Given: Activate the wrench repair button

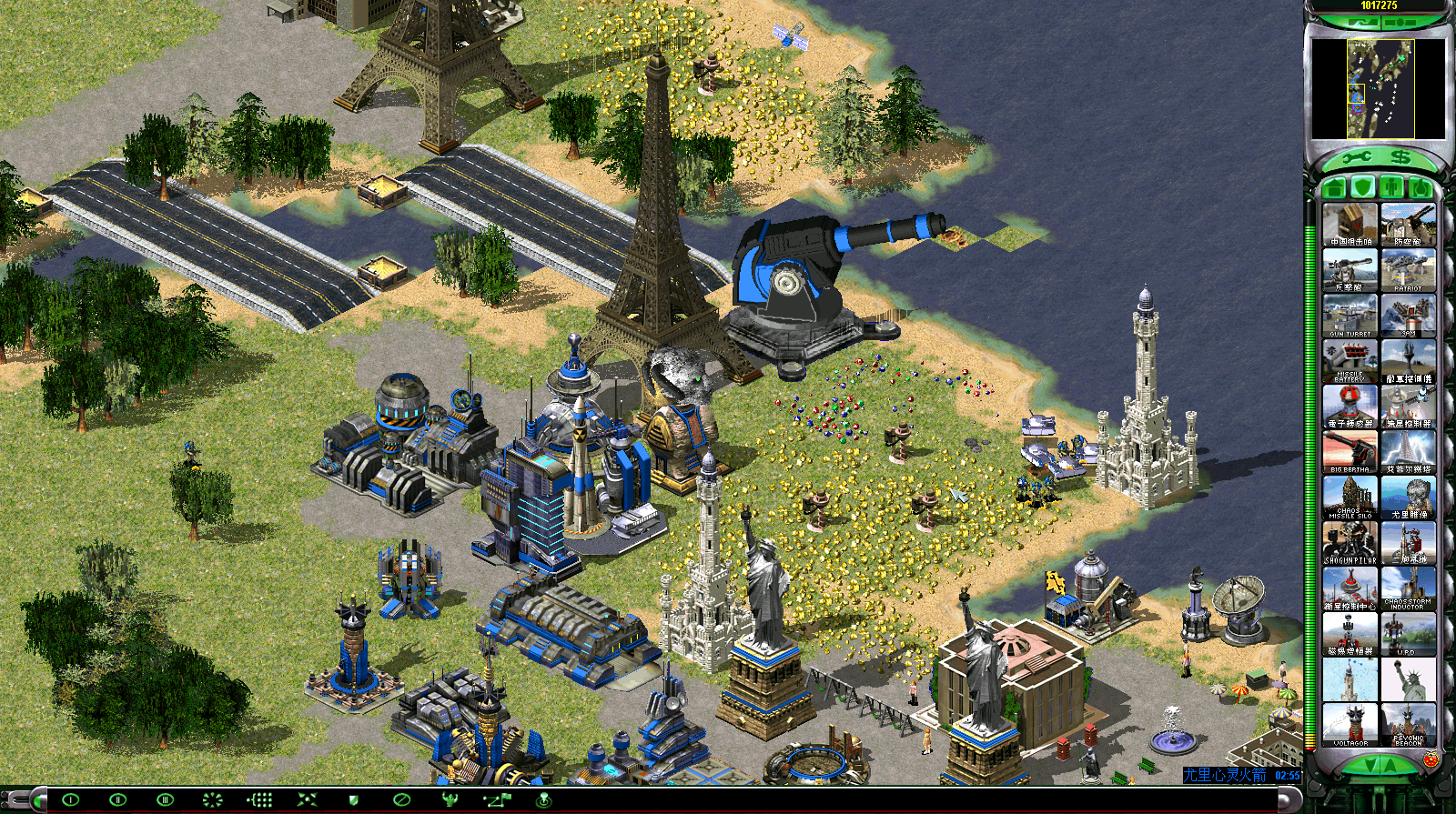Looking at the screenshot, I should (1356, 158).
